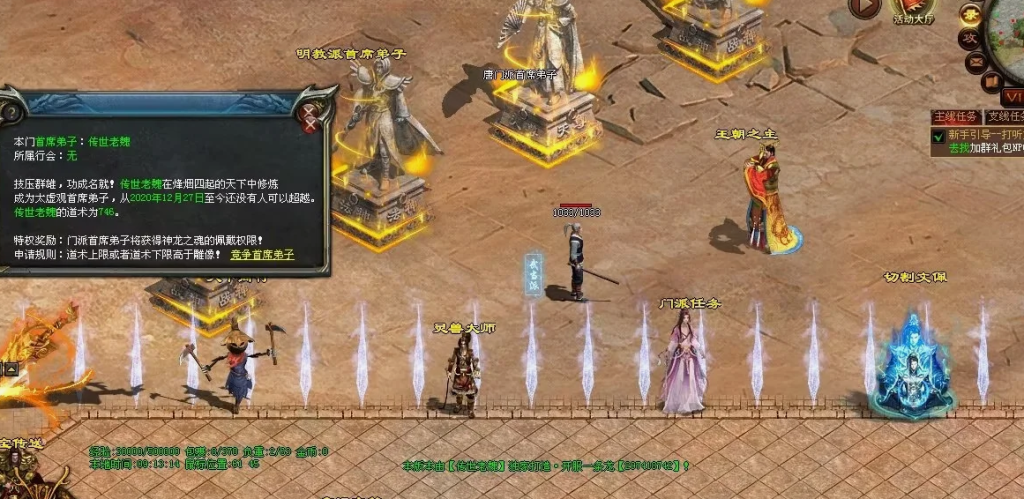
Task: Click the green 去找 quest link
Action: click(958, 148)
